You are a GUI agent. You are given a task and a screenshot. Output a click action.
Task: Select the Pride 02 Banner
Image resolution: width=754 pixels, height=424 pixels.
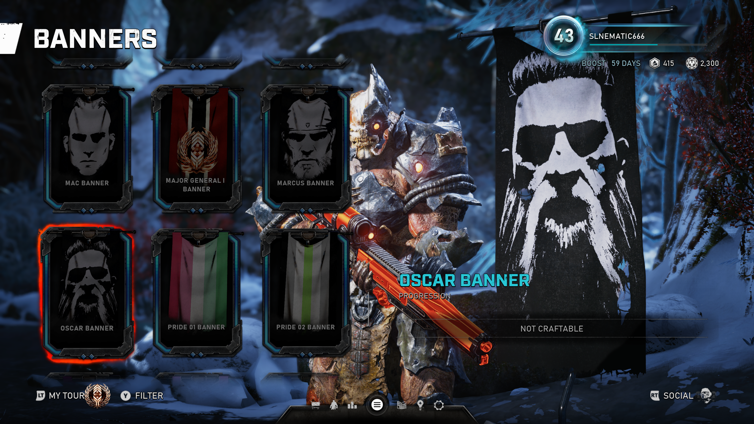[x=305, y=292]
